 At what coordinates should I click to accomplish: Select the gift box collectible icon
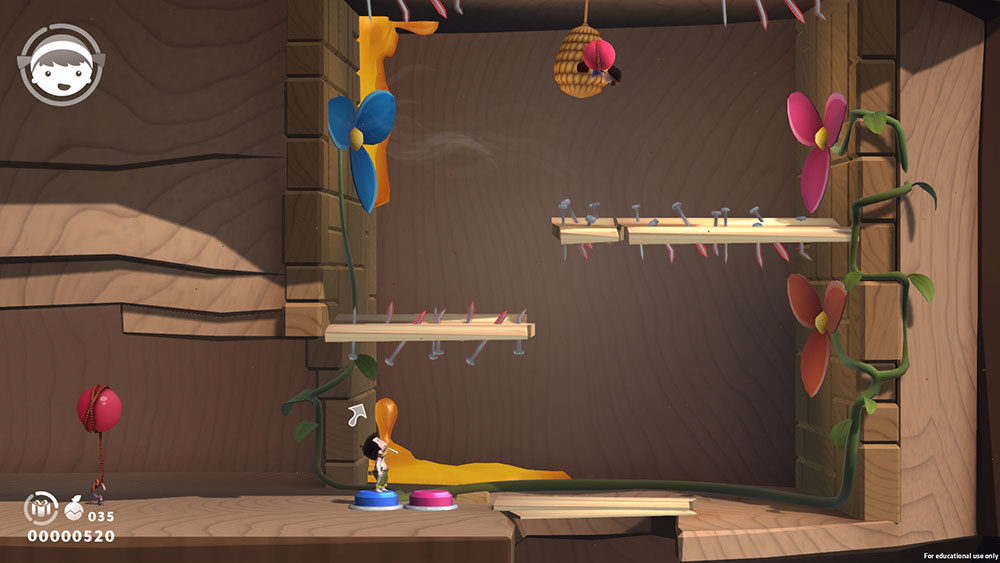[40, 509]
